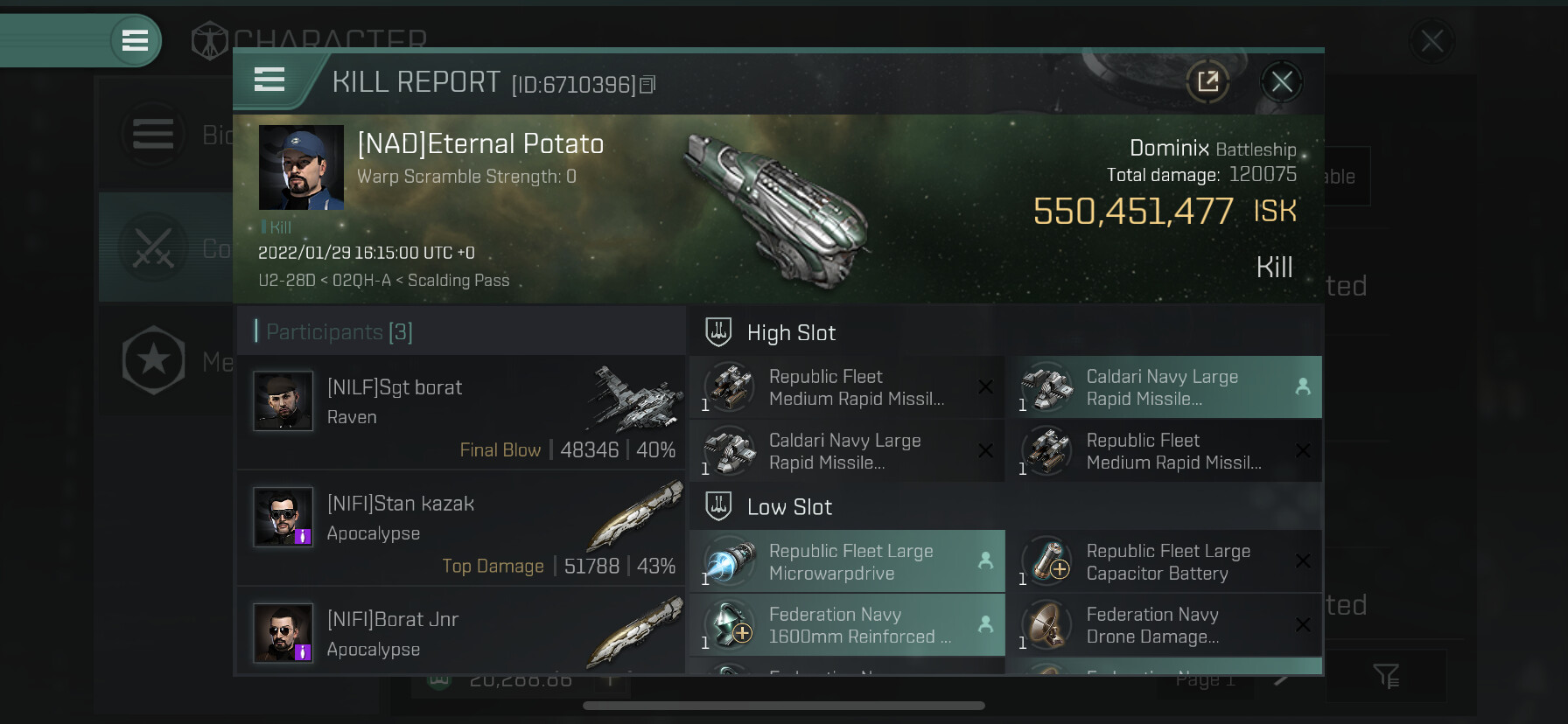Open the main menu button at top left
This screenshot has width=1568, height=724.
[135, 40]
